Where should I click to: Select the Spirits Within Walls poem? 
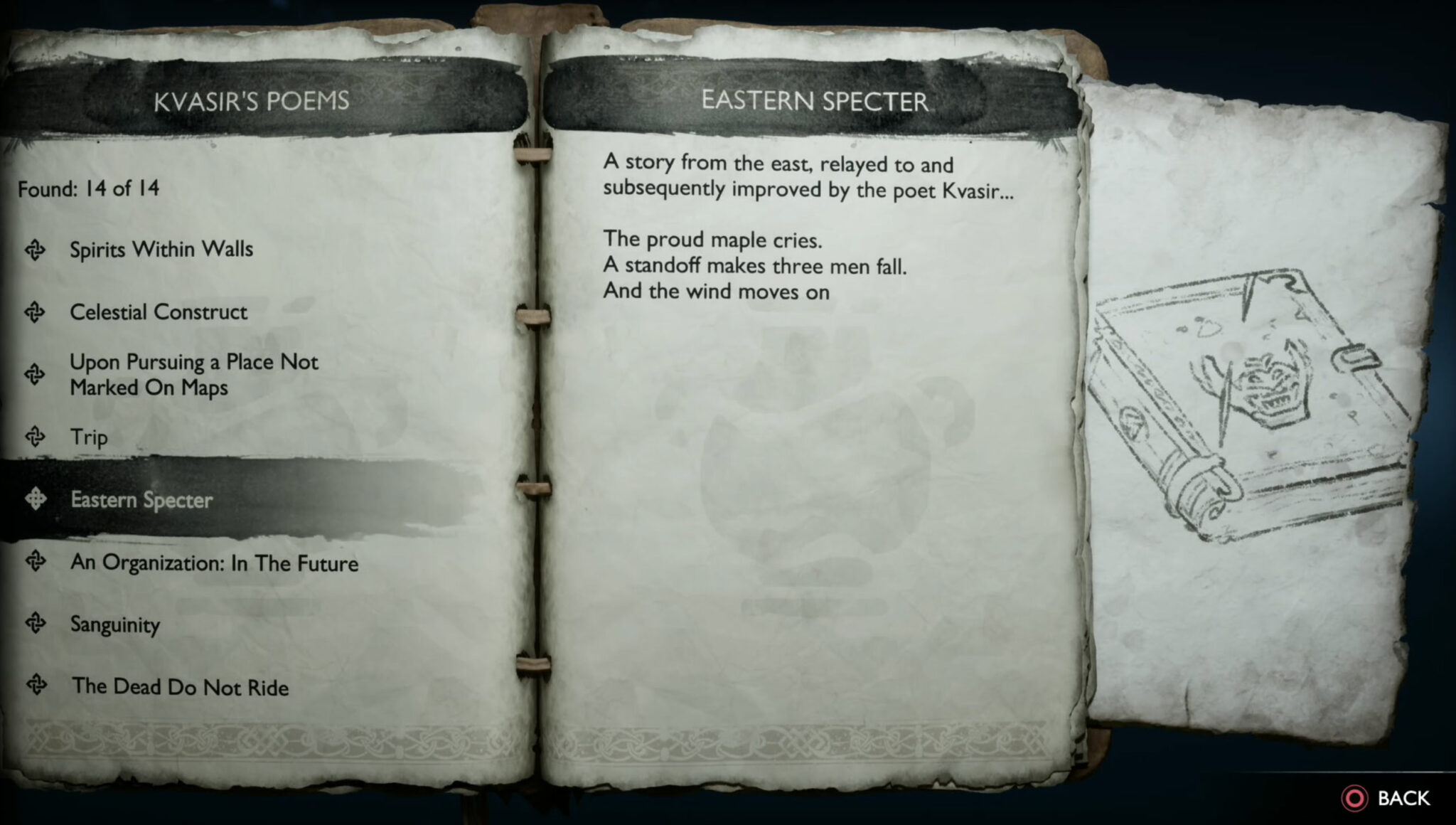coord(161,250)
